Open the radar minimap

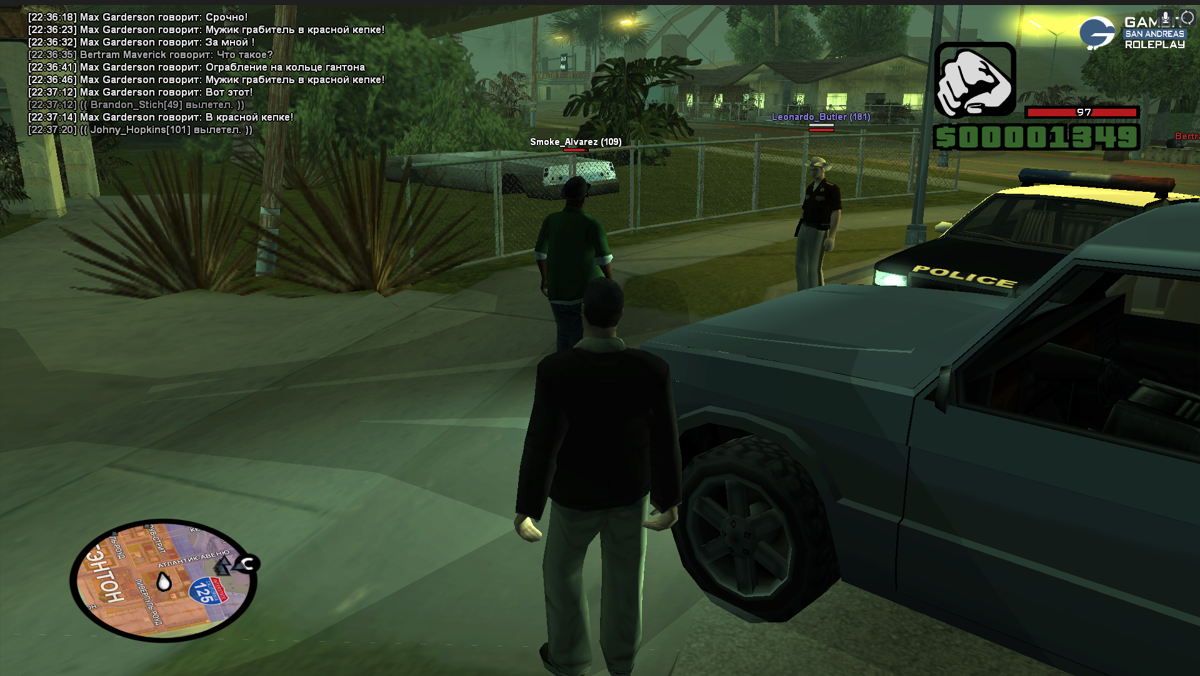click(163, 580)
